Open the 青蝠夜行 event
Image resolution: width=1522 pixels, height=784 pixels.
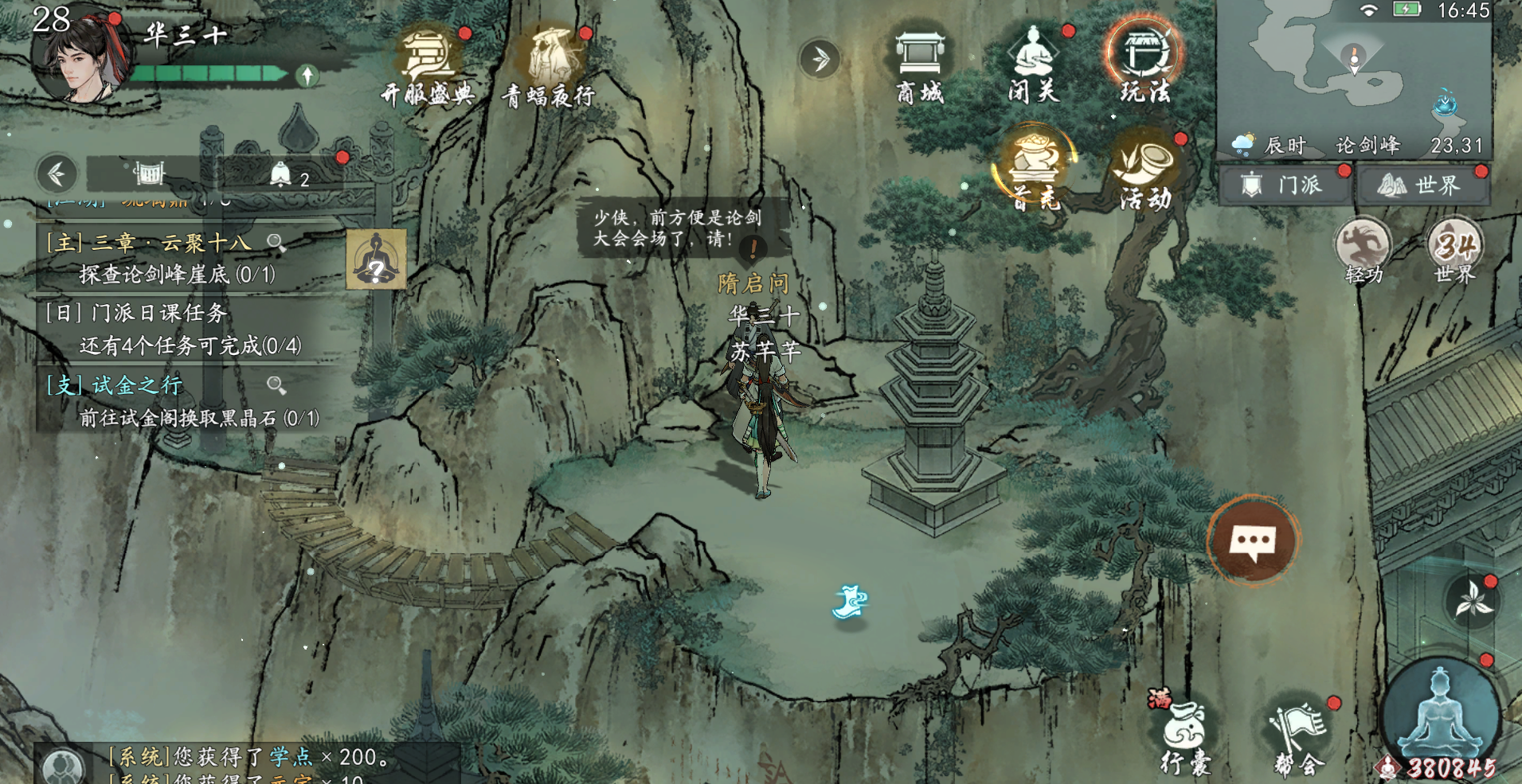(550, 66)
